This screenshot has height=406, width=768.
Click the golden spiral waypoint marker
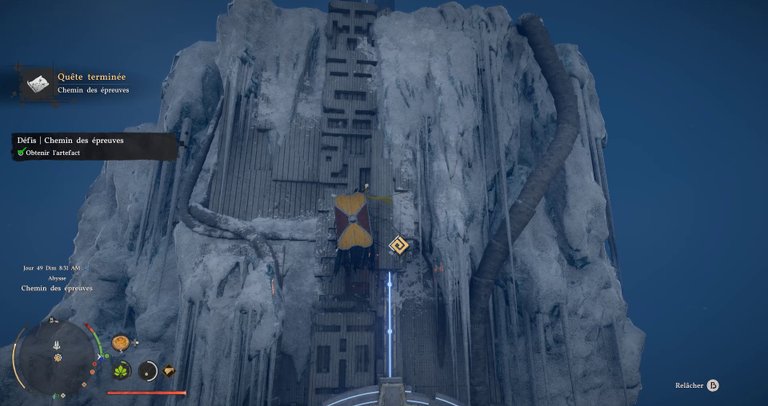[398, 247]
